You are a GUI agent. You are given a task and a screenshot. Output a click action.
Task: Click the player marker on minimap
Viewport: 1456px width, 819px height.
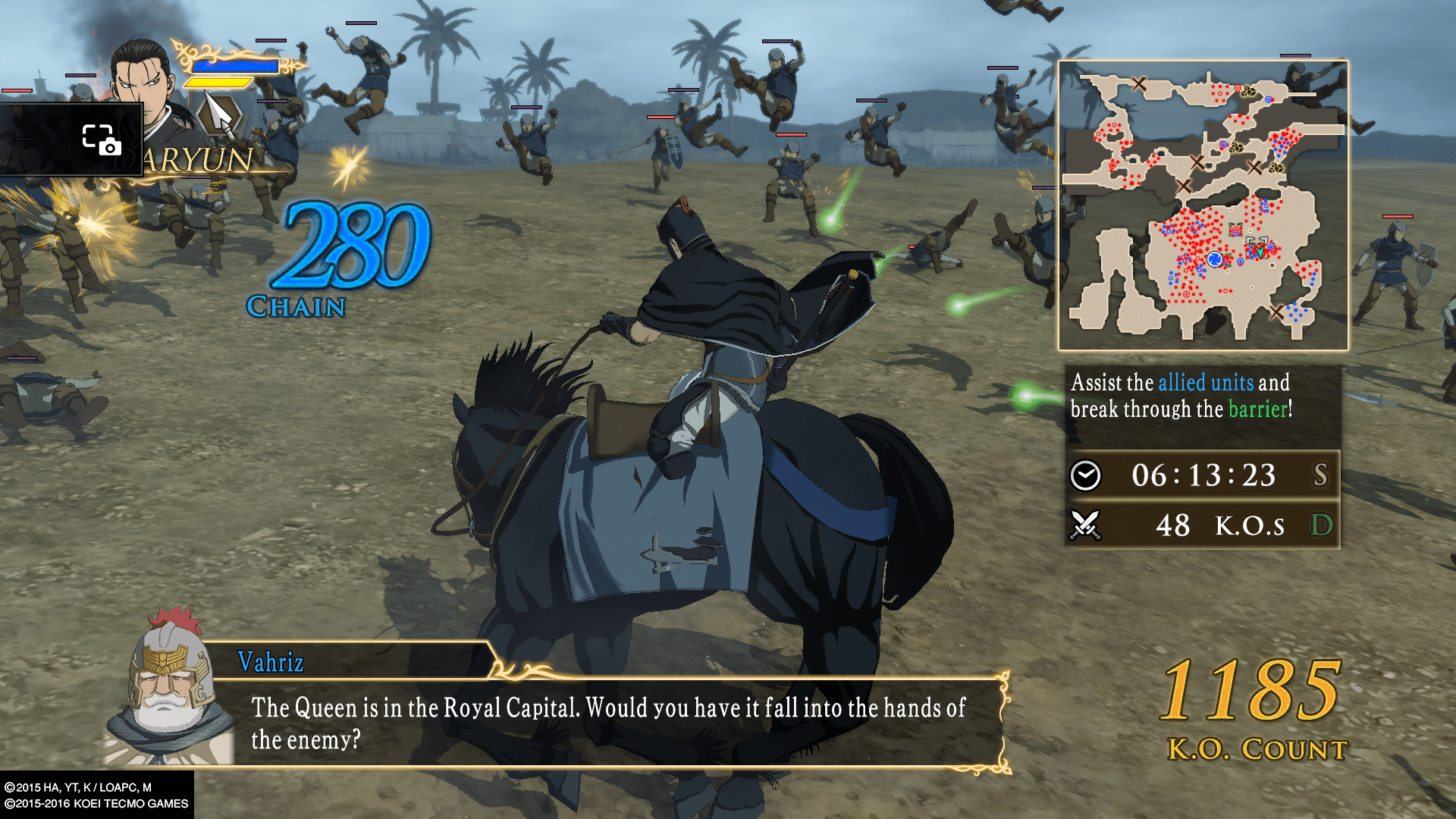click(x=1215, y=260)
